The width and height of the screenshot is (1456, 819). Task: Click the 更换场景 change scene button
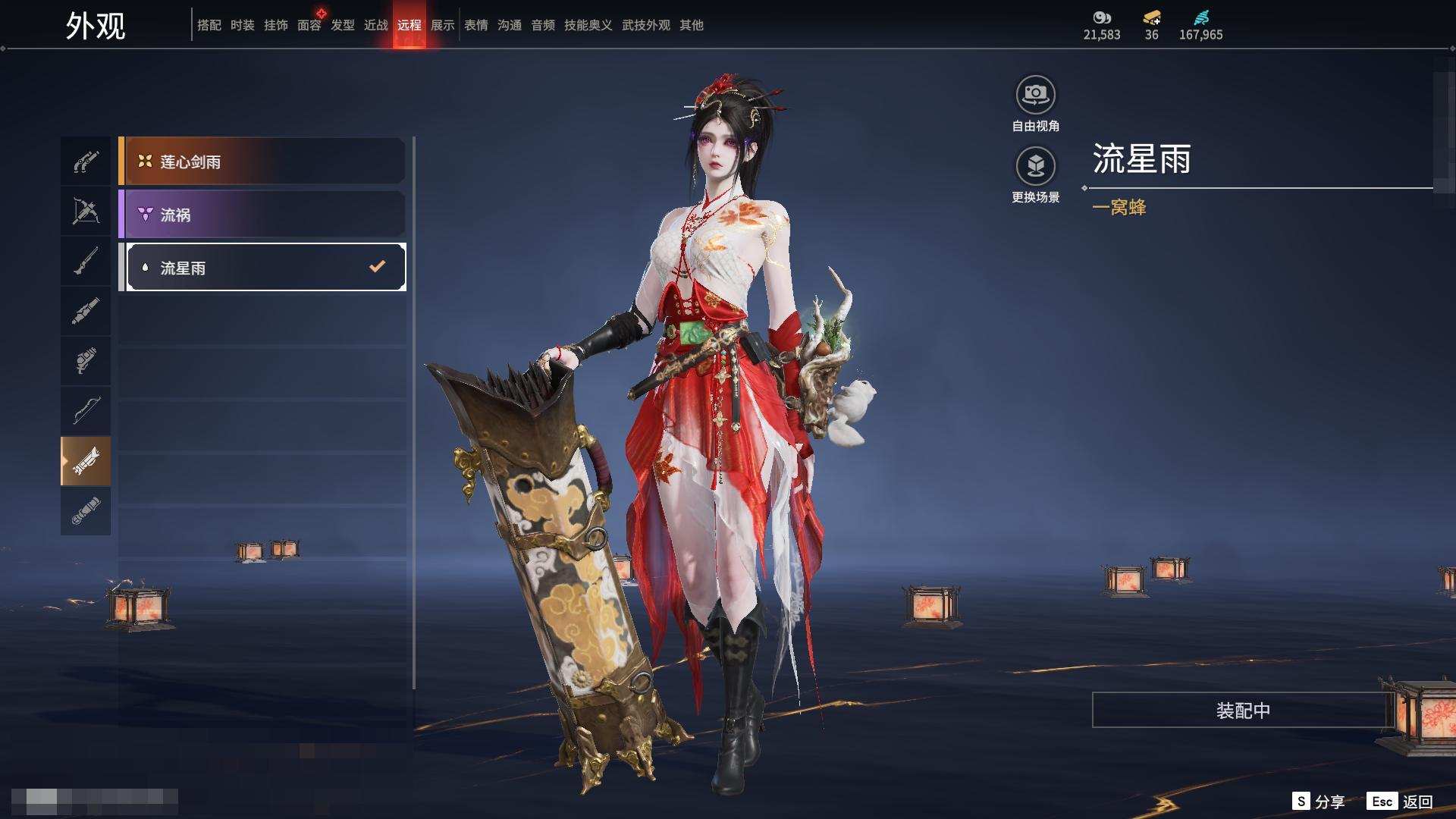pos(1035,167)
